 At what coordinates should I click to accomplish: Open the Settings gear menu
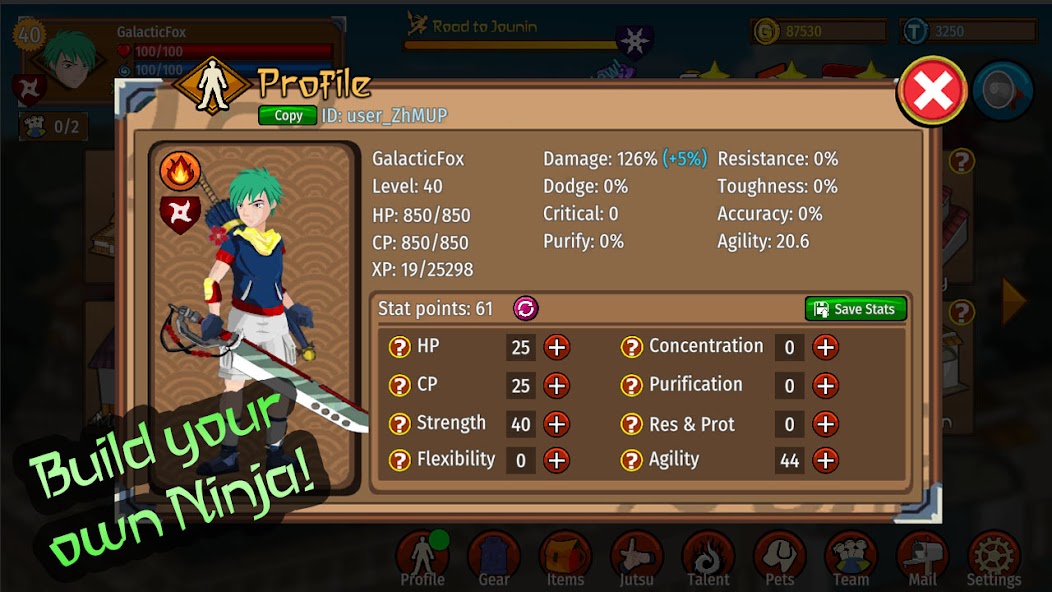[x=994, y=558]
